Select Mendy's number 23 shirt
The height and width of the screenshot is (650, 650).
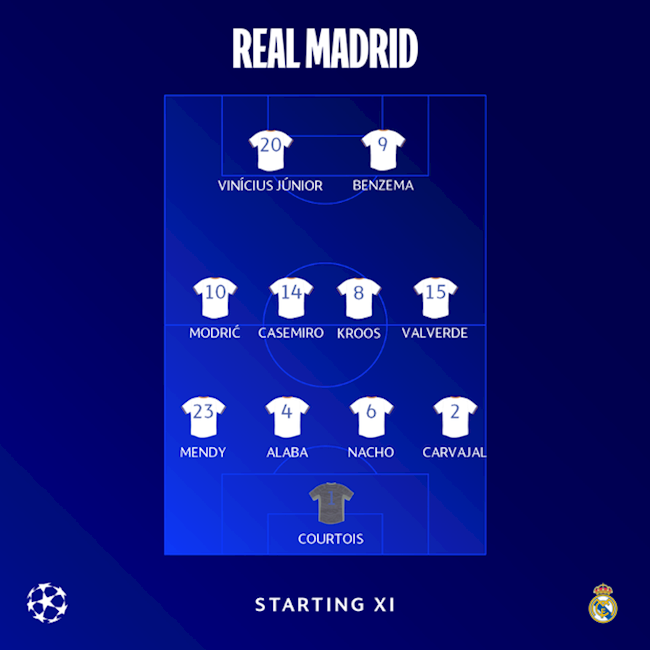tap(203, 417)
